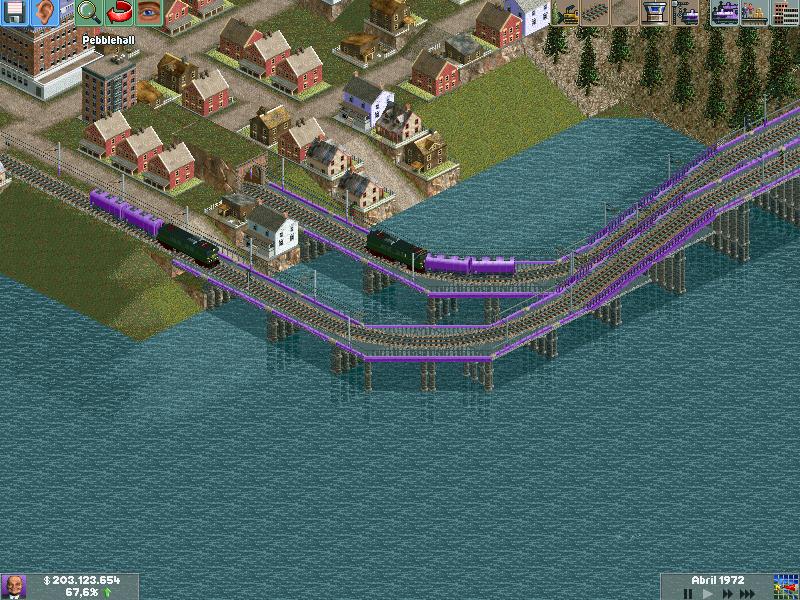The height and width of the screenshot is (600, 800).
Task: Open the airport control tower build menu
Action: coord(656,13)
